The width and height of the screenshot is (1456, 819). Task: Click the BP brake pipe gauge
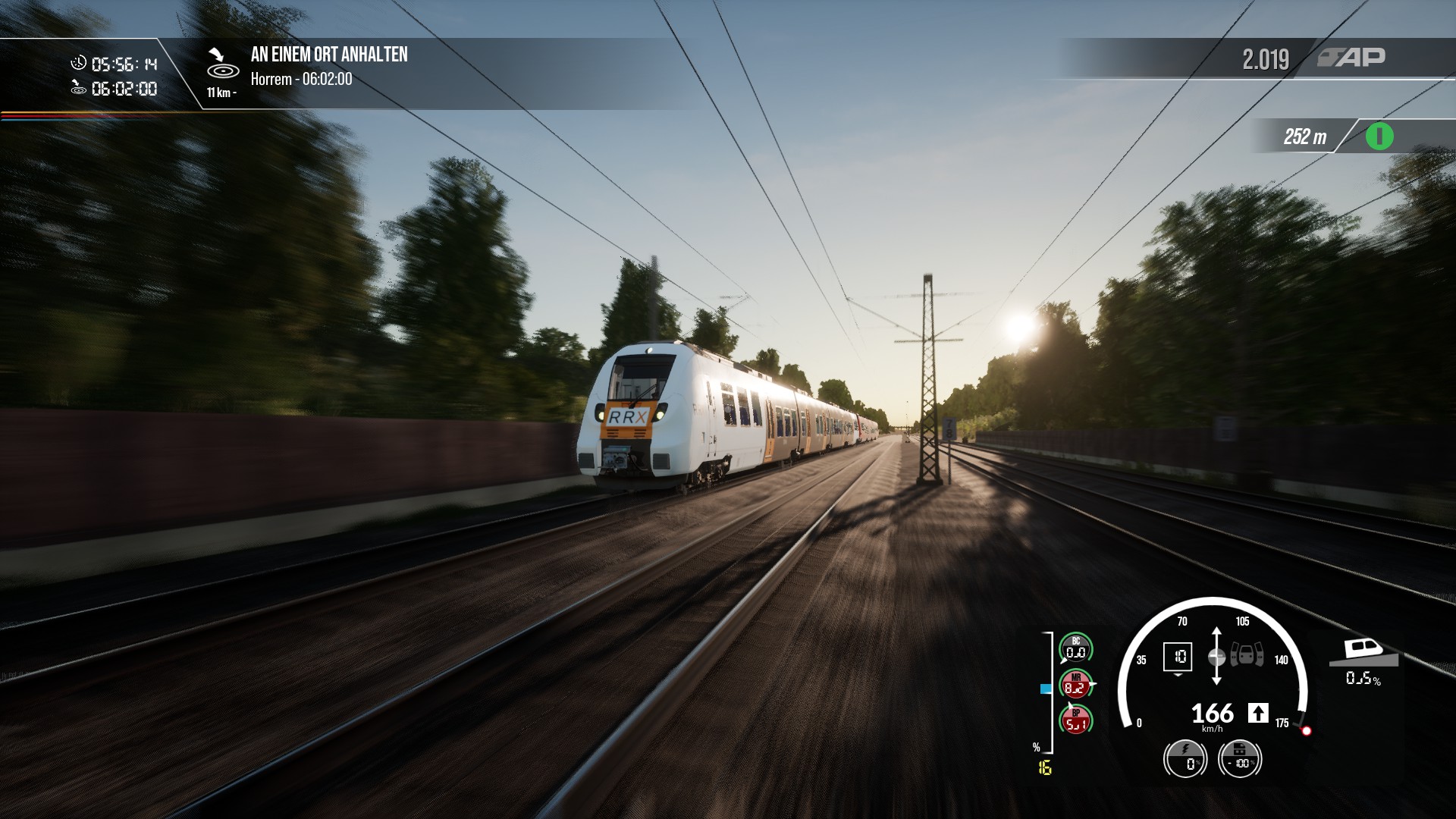tap(1075, 720)
